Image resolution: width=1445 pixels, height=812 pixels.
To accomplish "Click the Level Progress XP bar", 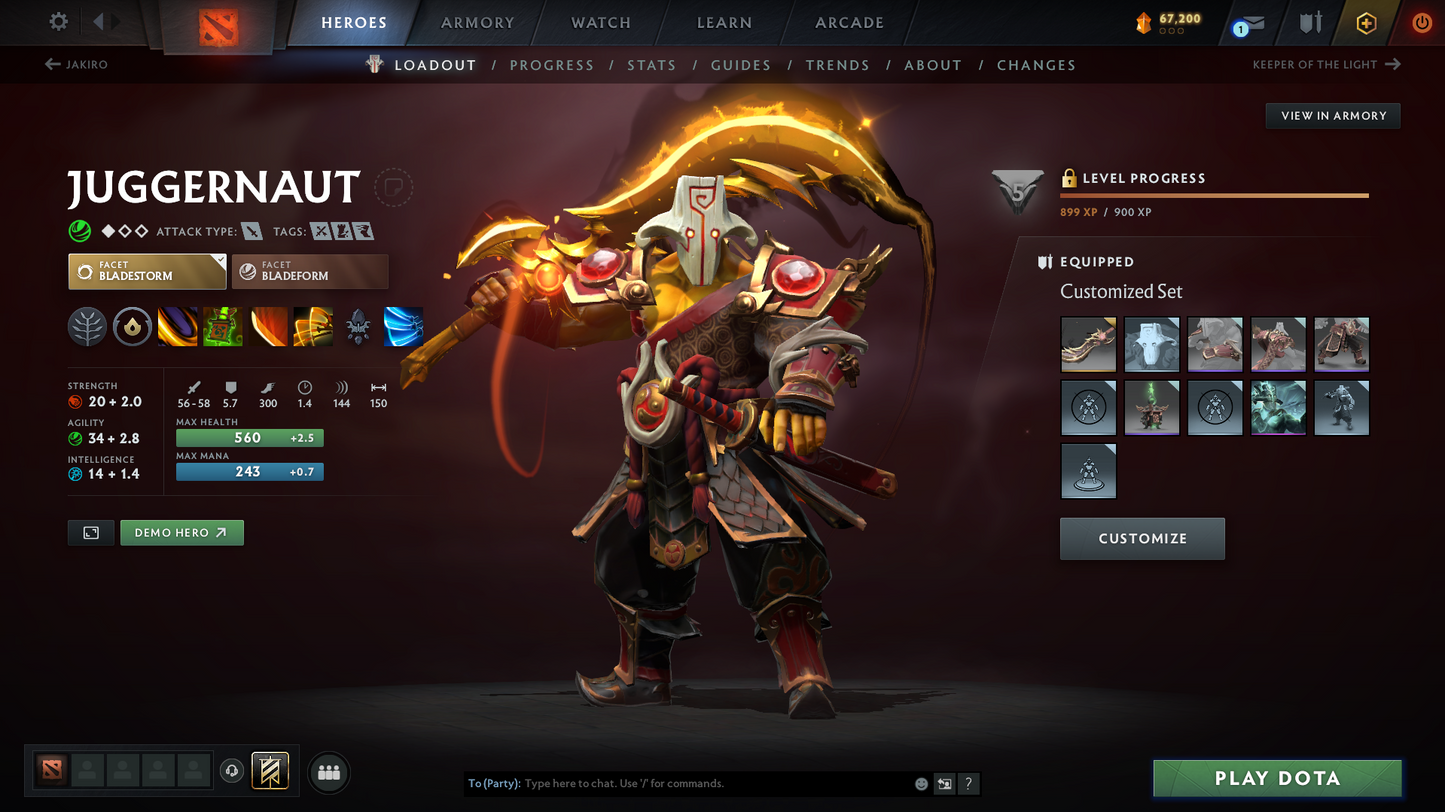I will [1214, 195].
